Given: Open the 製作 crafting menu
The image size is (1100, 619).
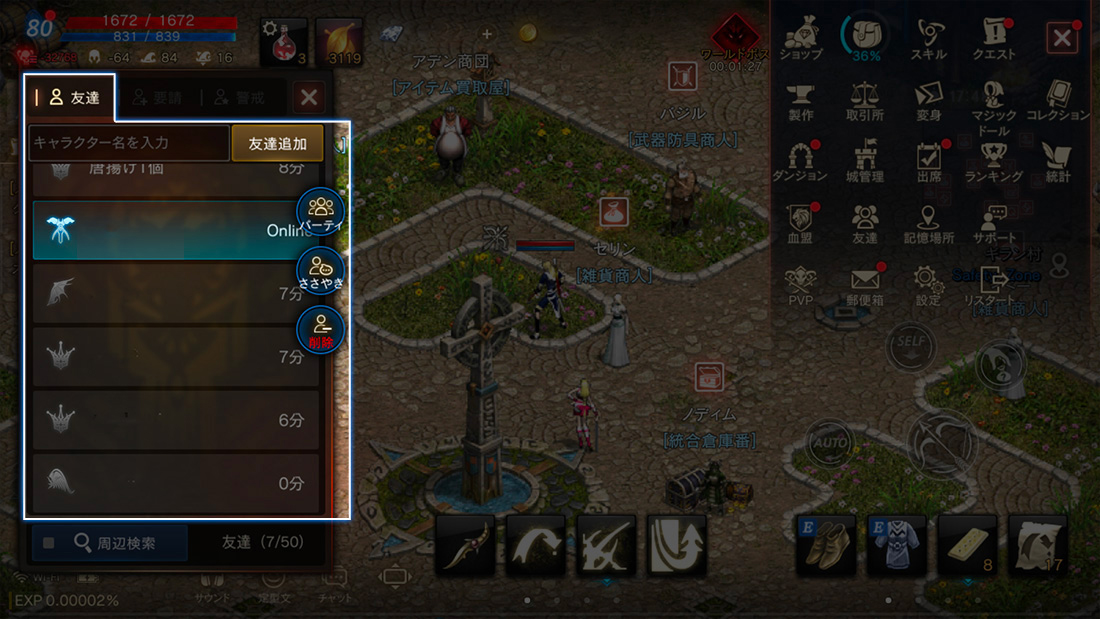Looking at the screenshot, I should [800, 100].
